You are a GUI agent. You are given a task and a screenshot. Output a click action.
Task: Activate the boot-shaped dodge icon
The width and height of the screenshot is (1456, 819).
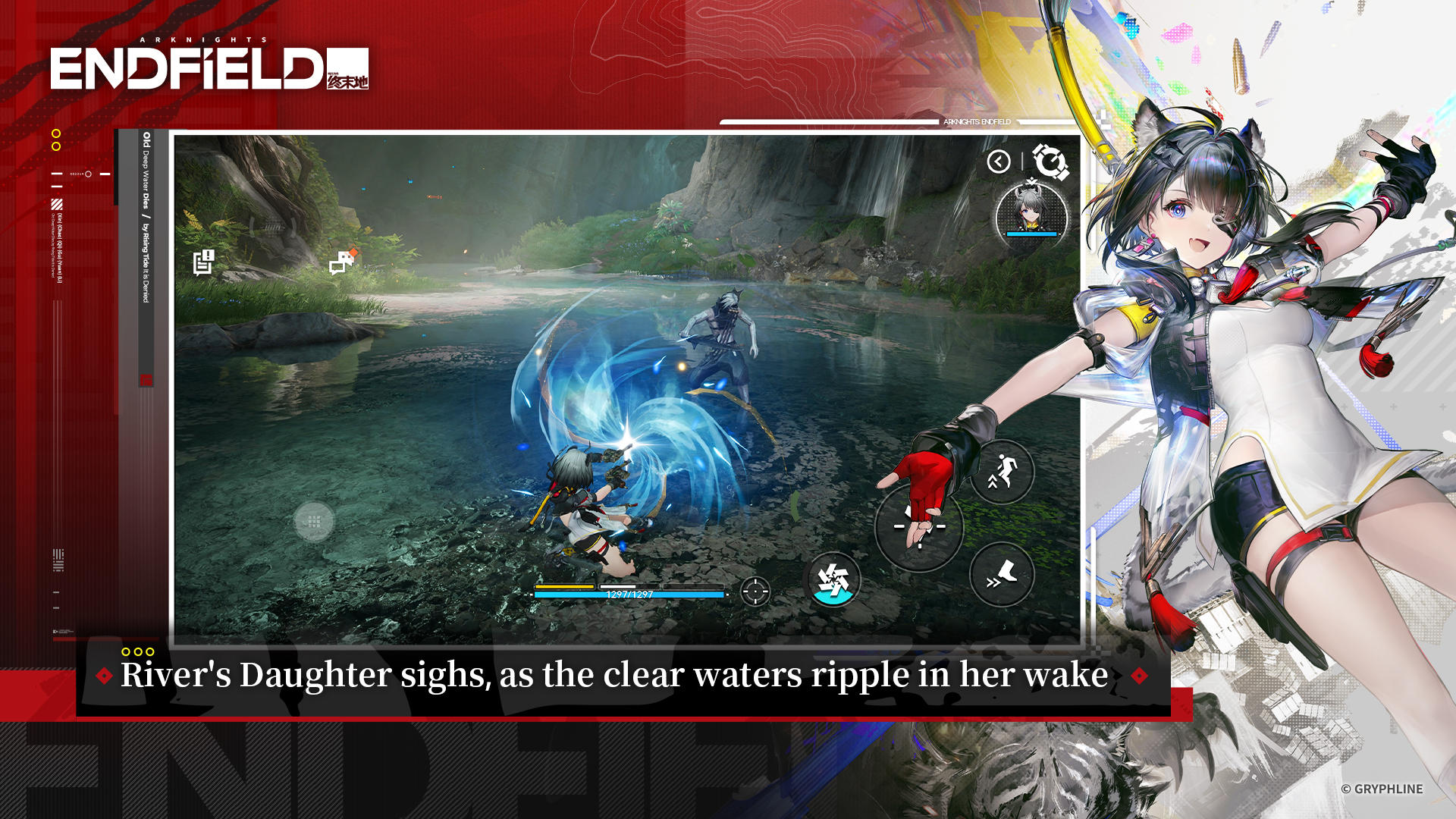[x=1003, y=574]
